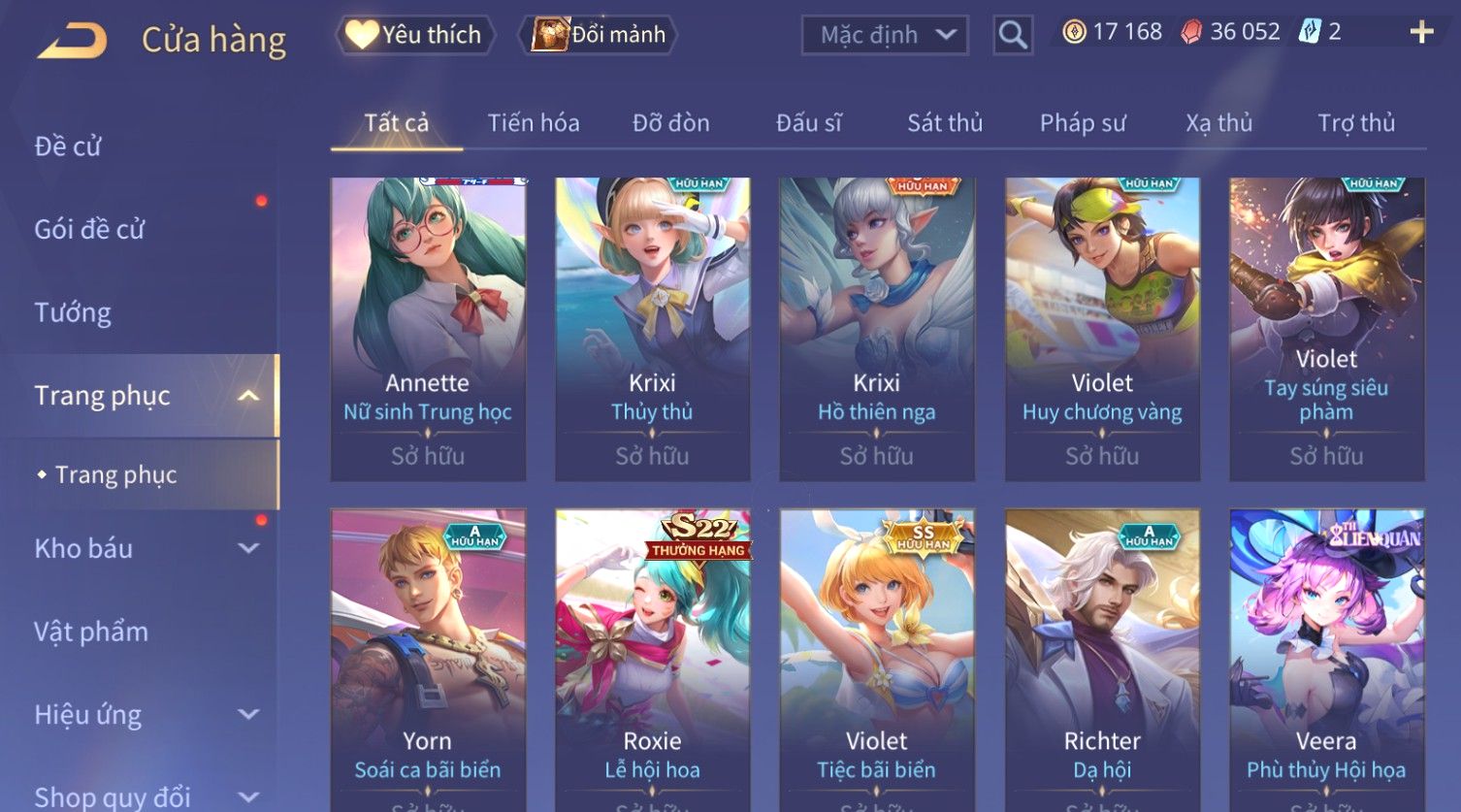Select the Annette Nữ sinh Trung học skin

428,329
